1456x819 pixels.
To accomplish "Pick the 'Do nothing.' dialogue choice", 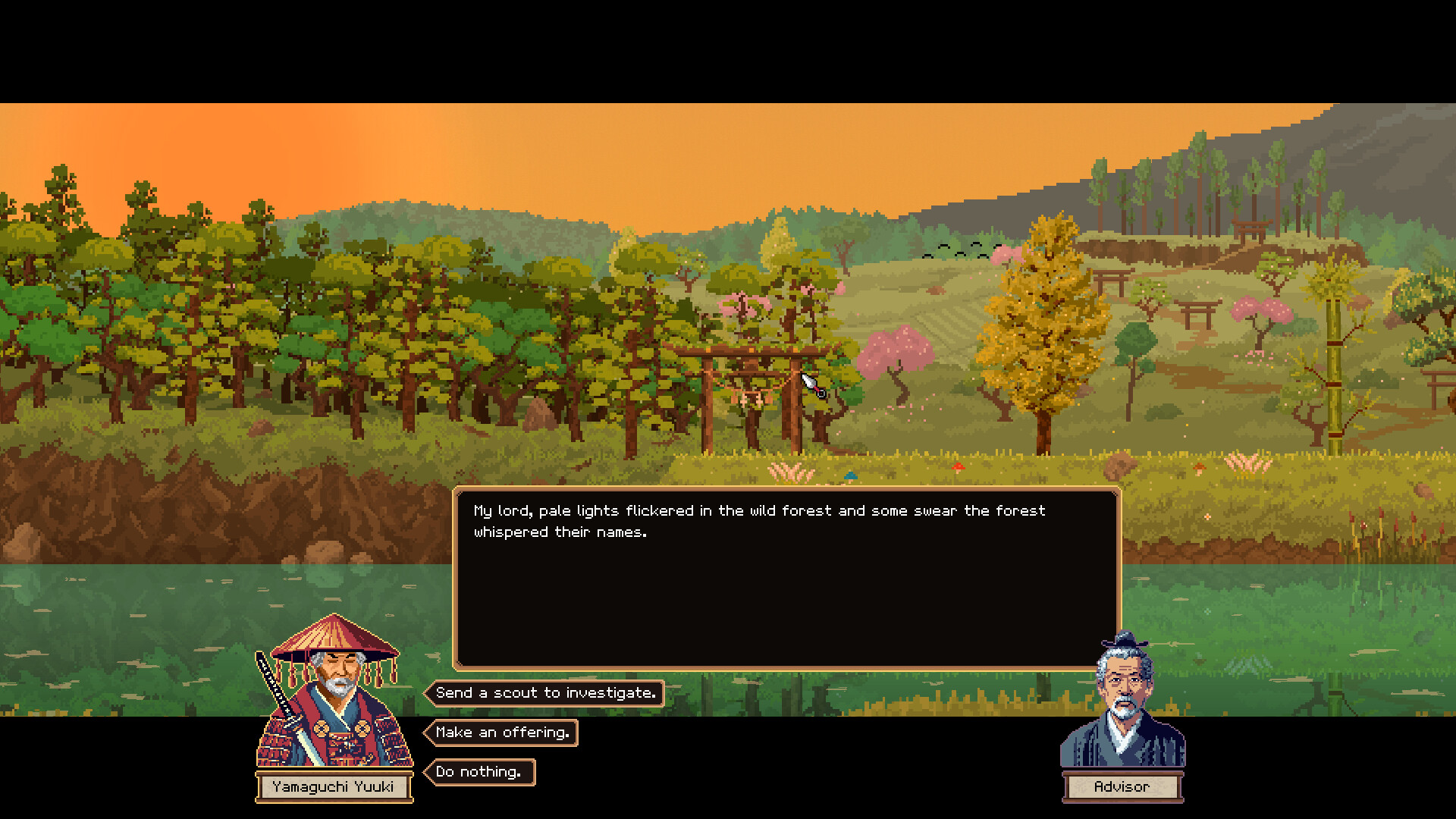I will pos(482,772).
